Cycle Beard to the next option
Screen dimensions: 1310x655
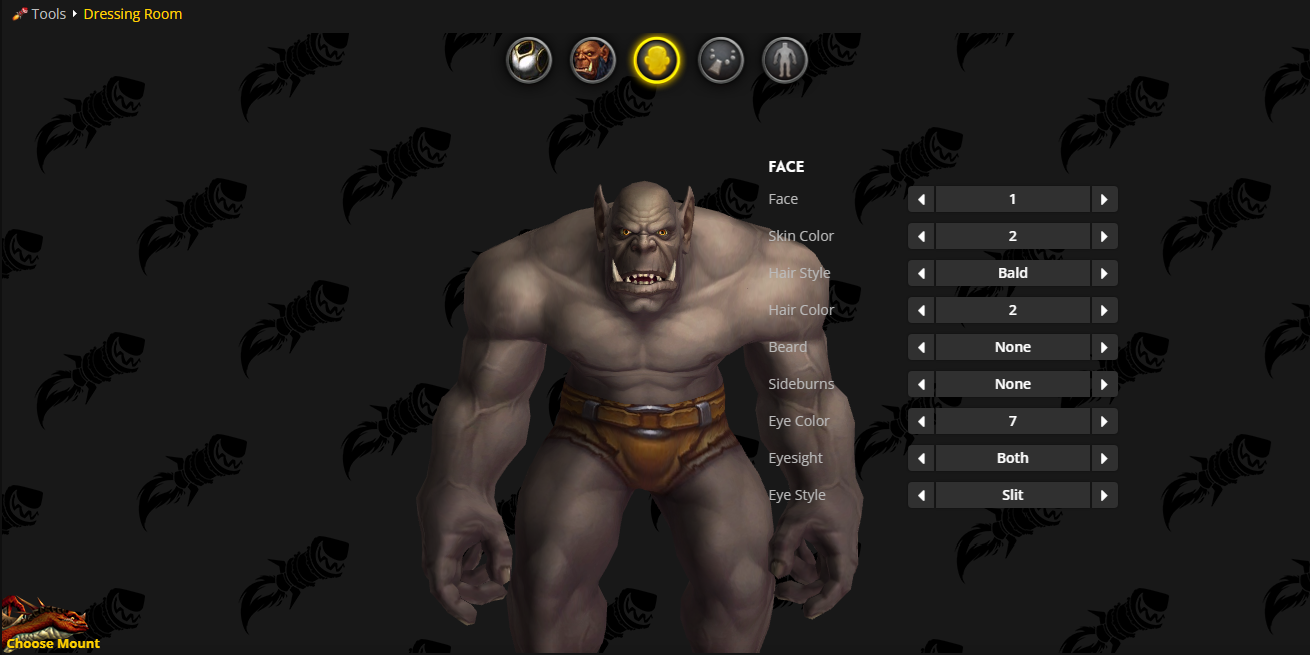(1104, 347)
